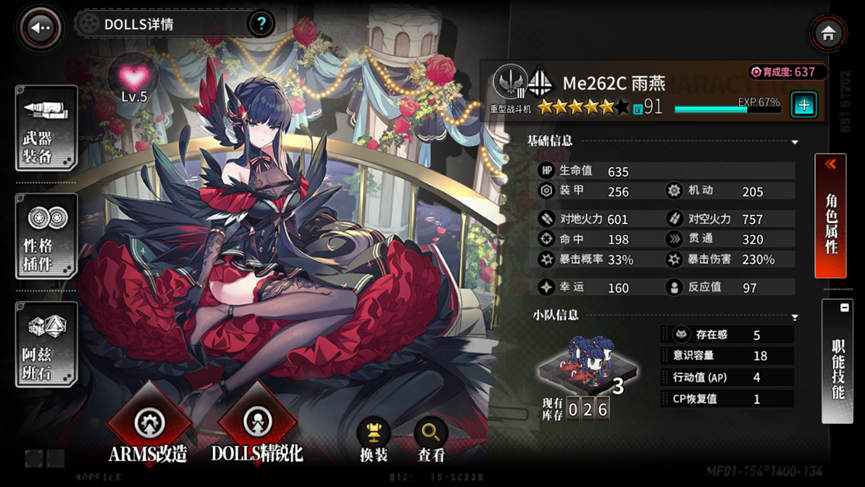
Task: Return to the home screen
Action: coord(827,34)
